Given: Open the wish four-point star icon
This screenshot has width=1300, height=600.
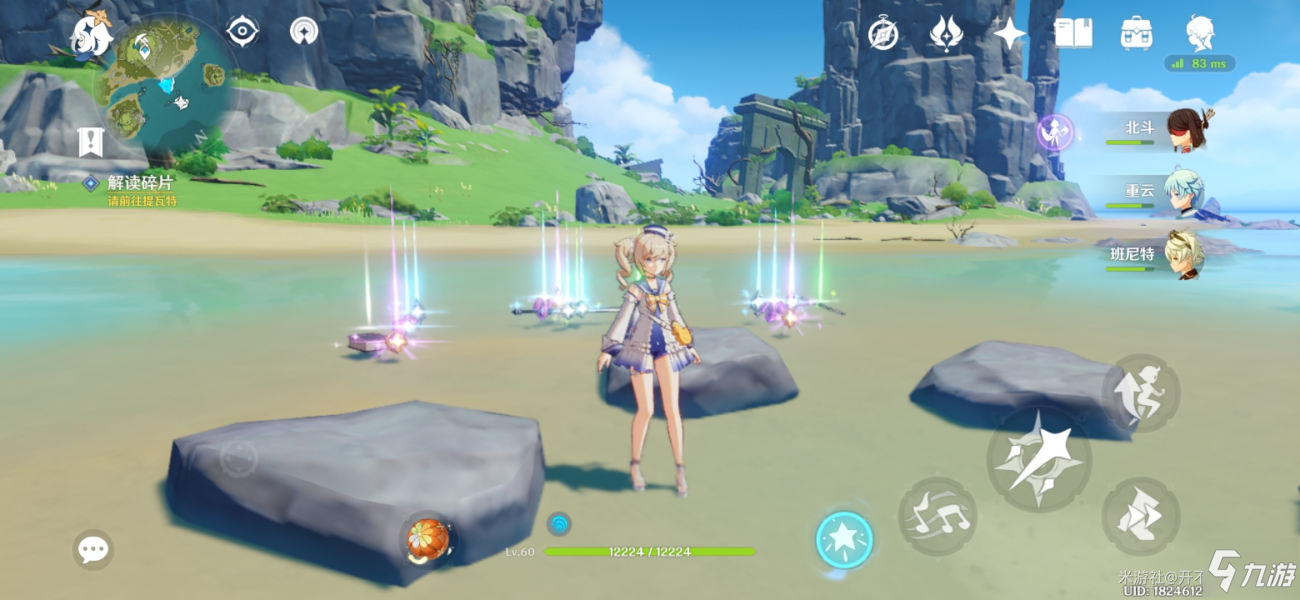Looking at the screenshot, I should [x=1010, y=34].
